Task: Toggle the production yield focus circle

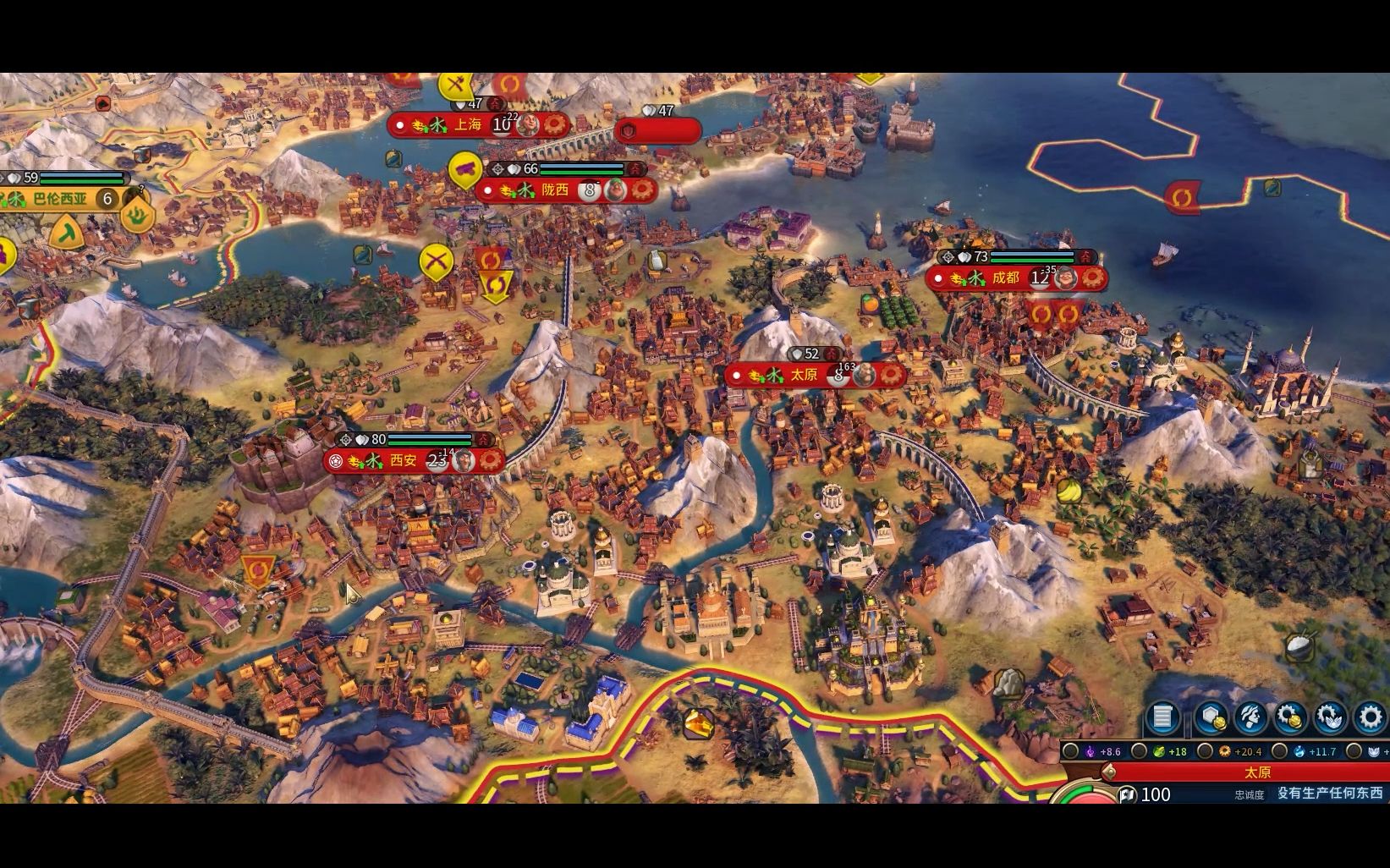Action: tap(1206, 751)
